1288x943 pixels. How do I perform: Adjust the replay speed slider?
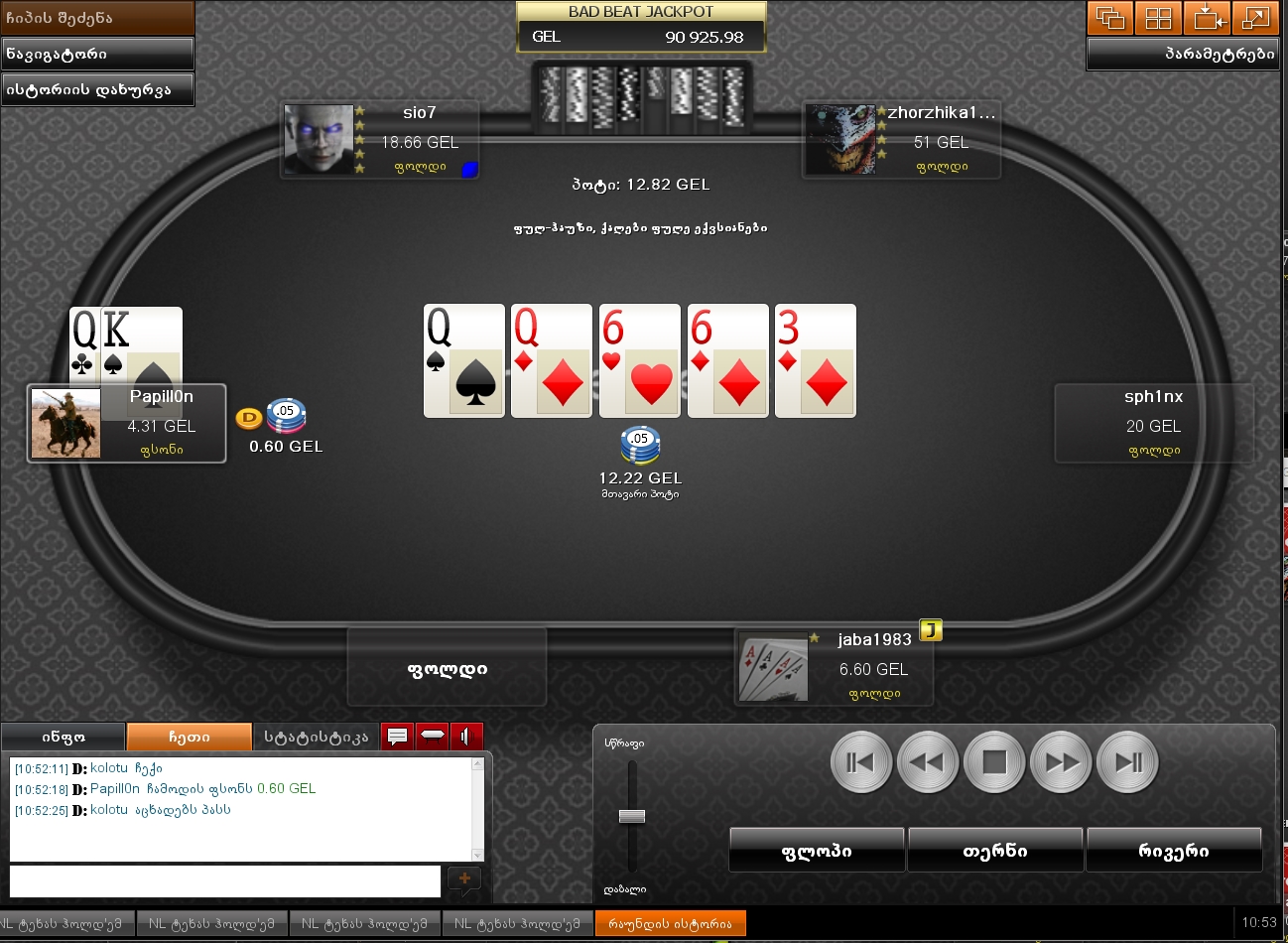coord(631,815)
